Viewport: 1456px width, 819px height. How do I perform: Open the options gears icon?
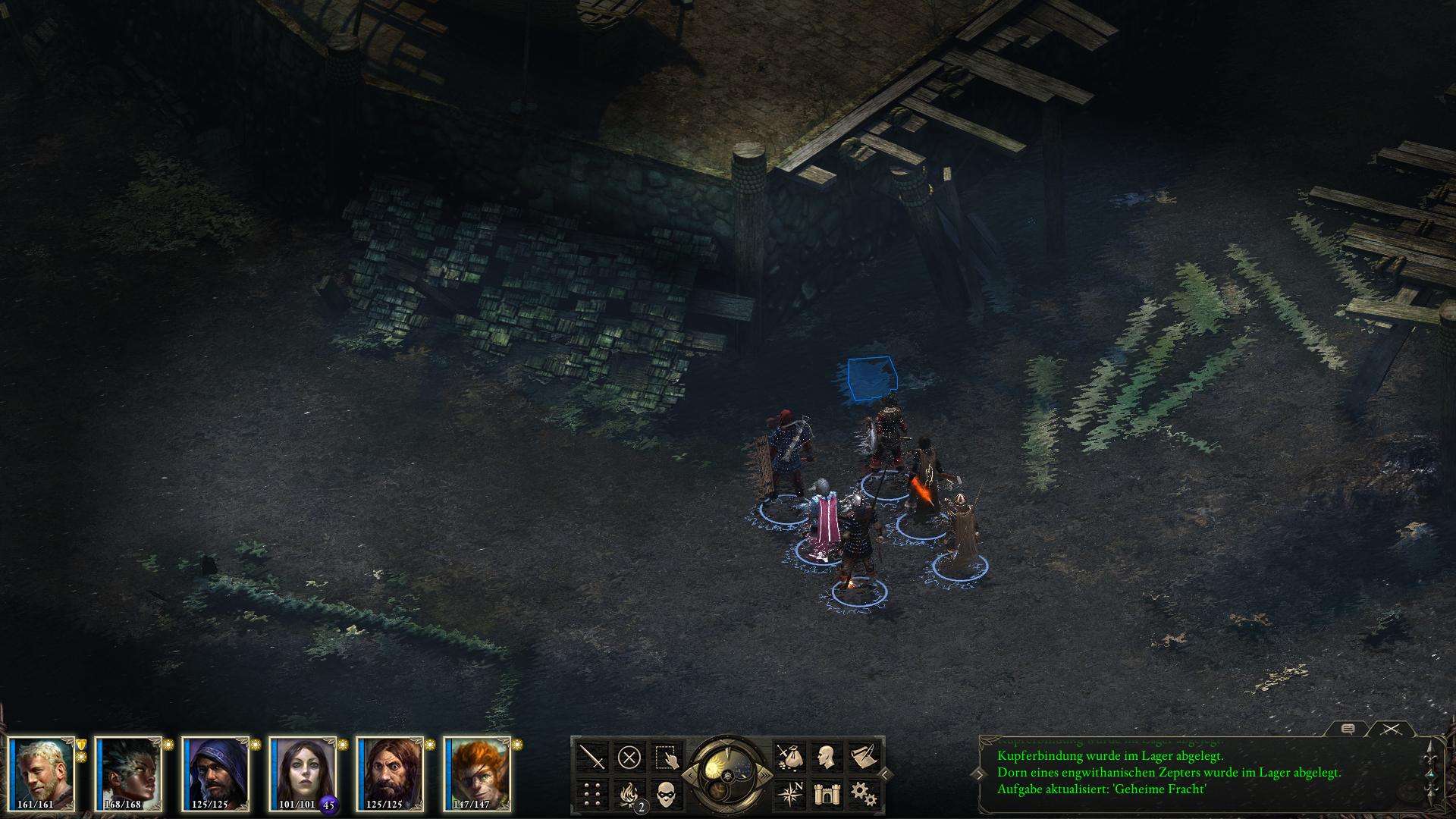[863, 794]
